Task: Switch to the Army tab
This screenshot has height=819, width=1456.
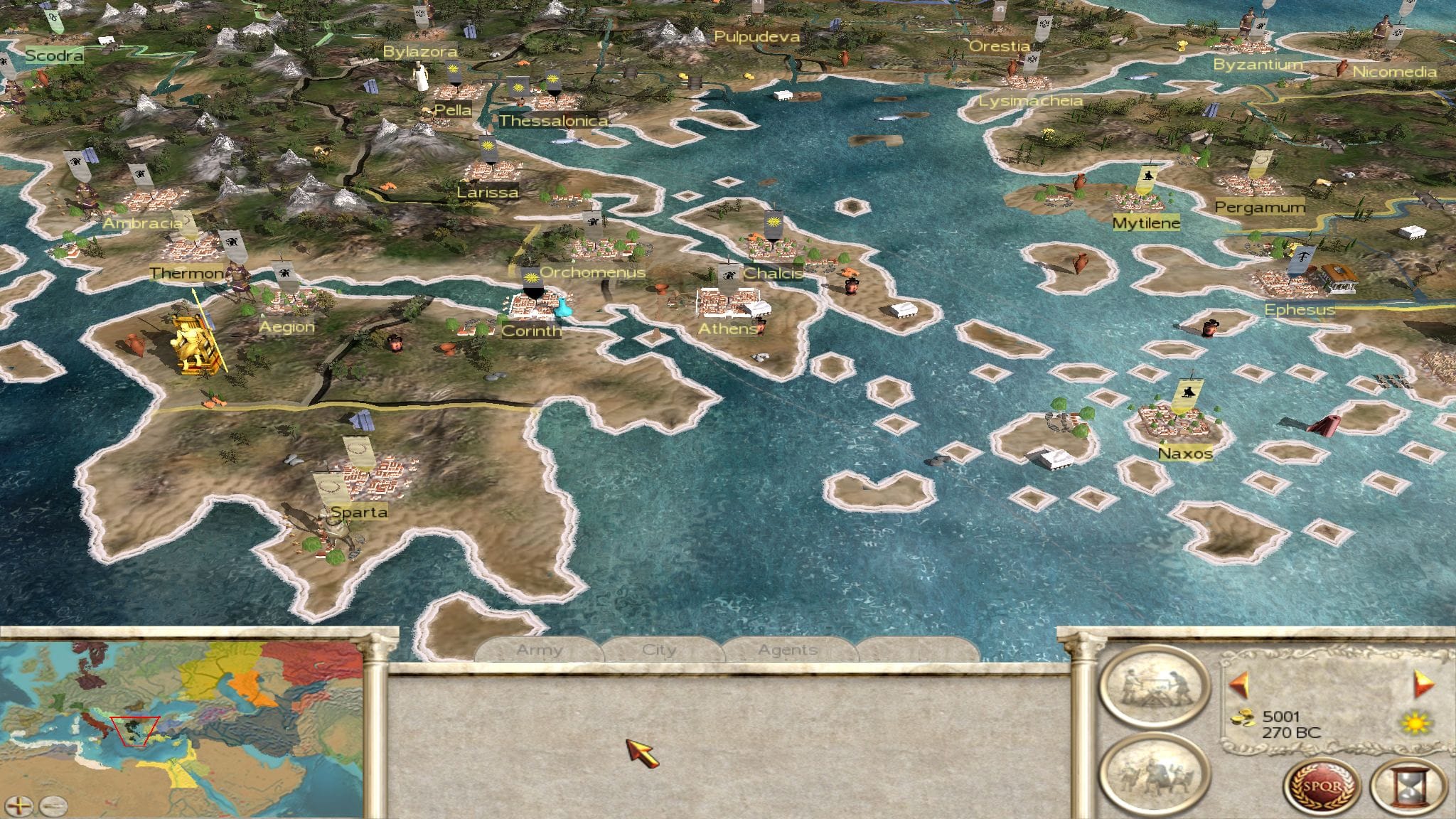Action: pos(539,650)
